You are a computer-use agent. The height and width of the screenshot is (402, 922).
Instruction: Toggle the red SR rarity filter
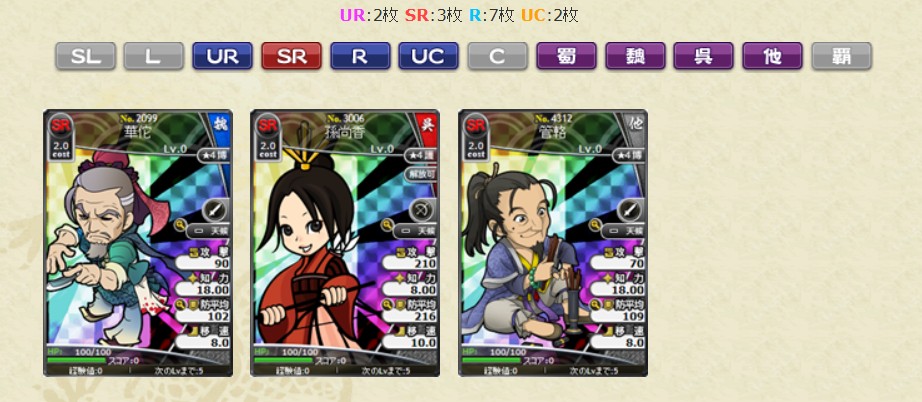291,56
